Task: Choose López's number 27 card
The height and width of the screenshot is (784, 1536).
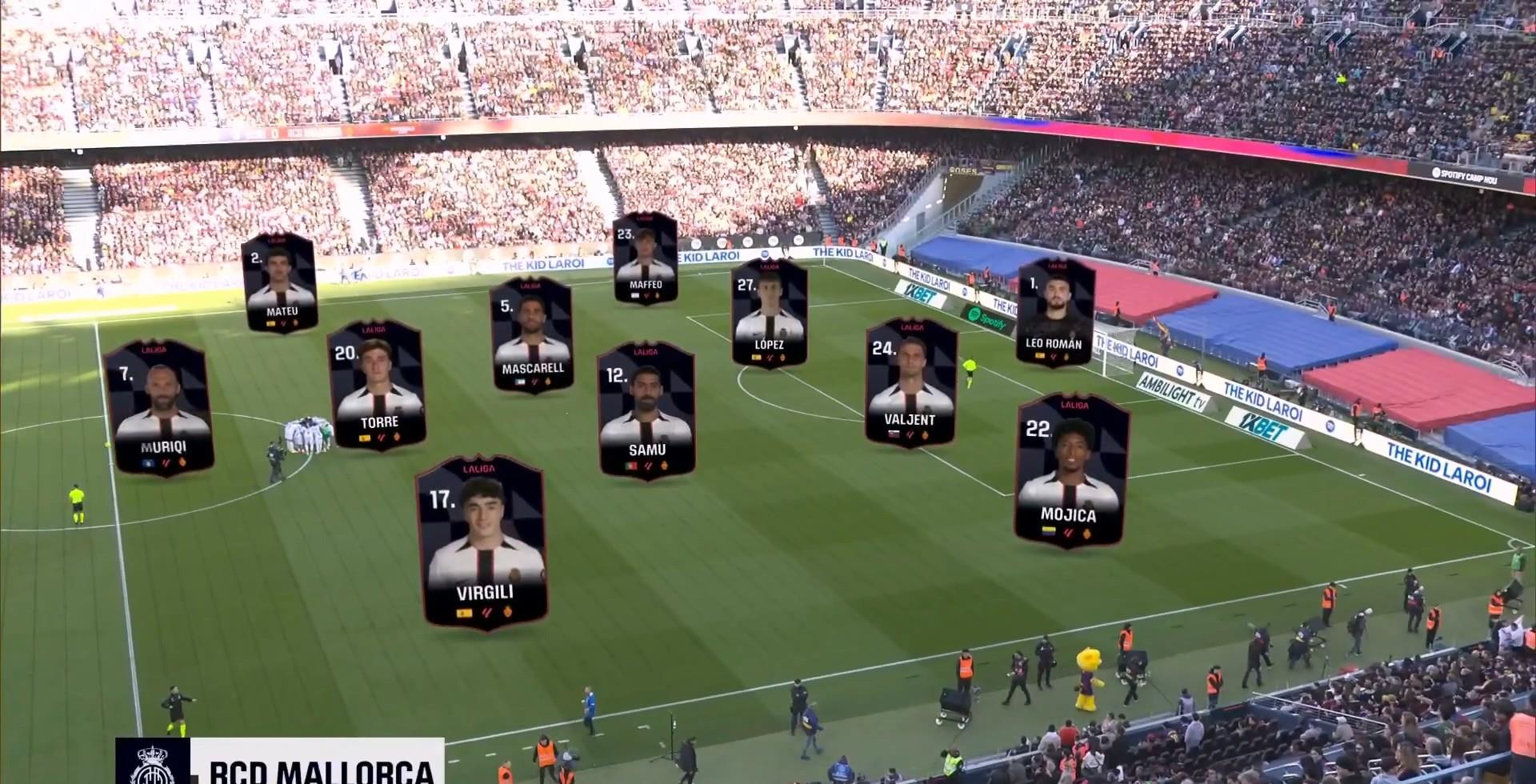Action: click(769, 314)
